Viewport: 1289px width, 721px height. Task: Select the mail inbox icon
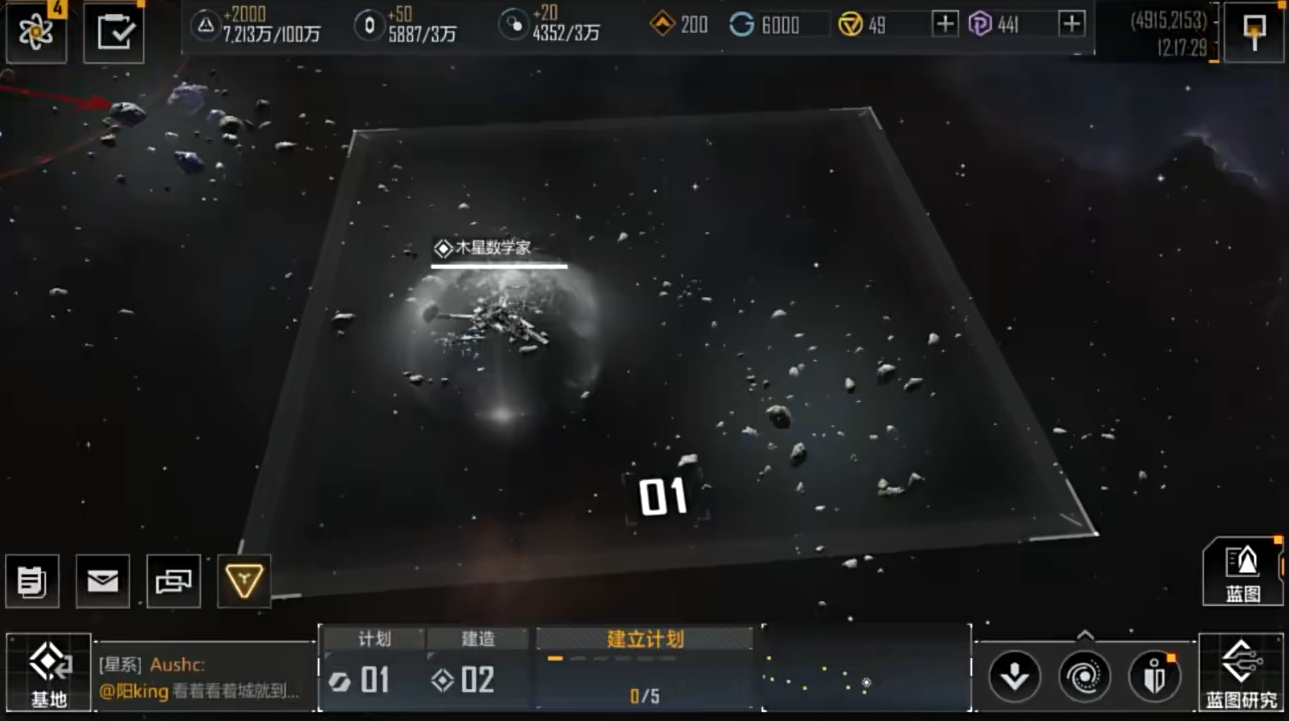tap(103, 581)
